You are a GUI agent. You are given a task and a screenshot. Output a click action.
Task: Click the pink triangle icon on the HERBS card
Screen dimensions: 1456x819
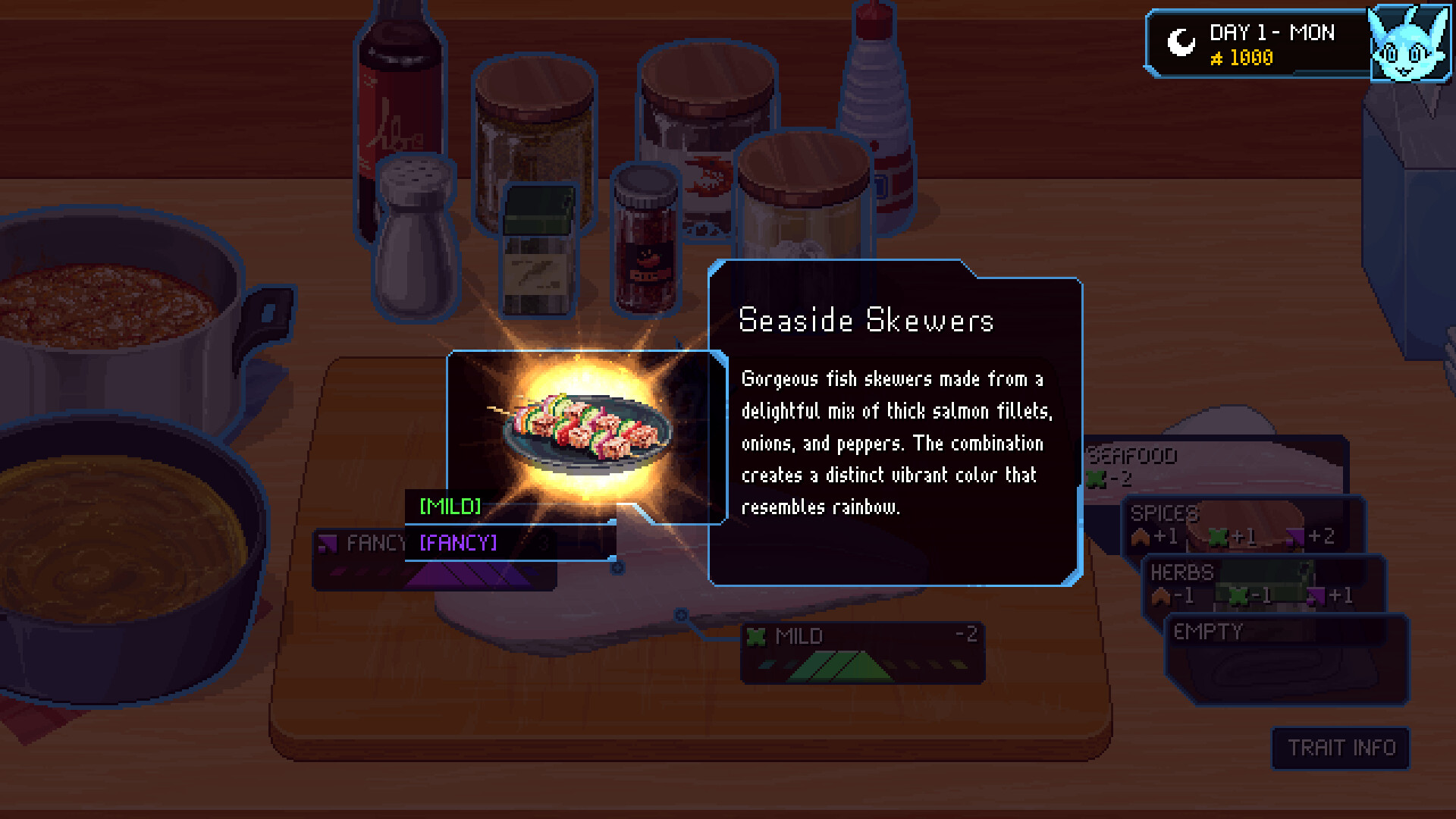tap(1314, 596)
